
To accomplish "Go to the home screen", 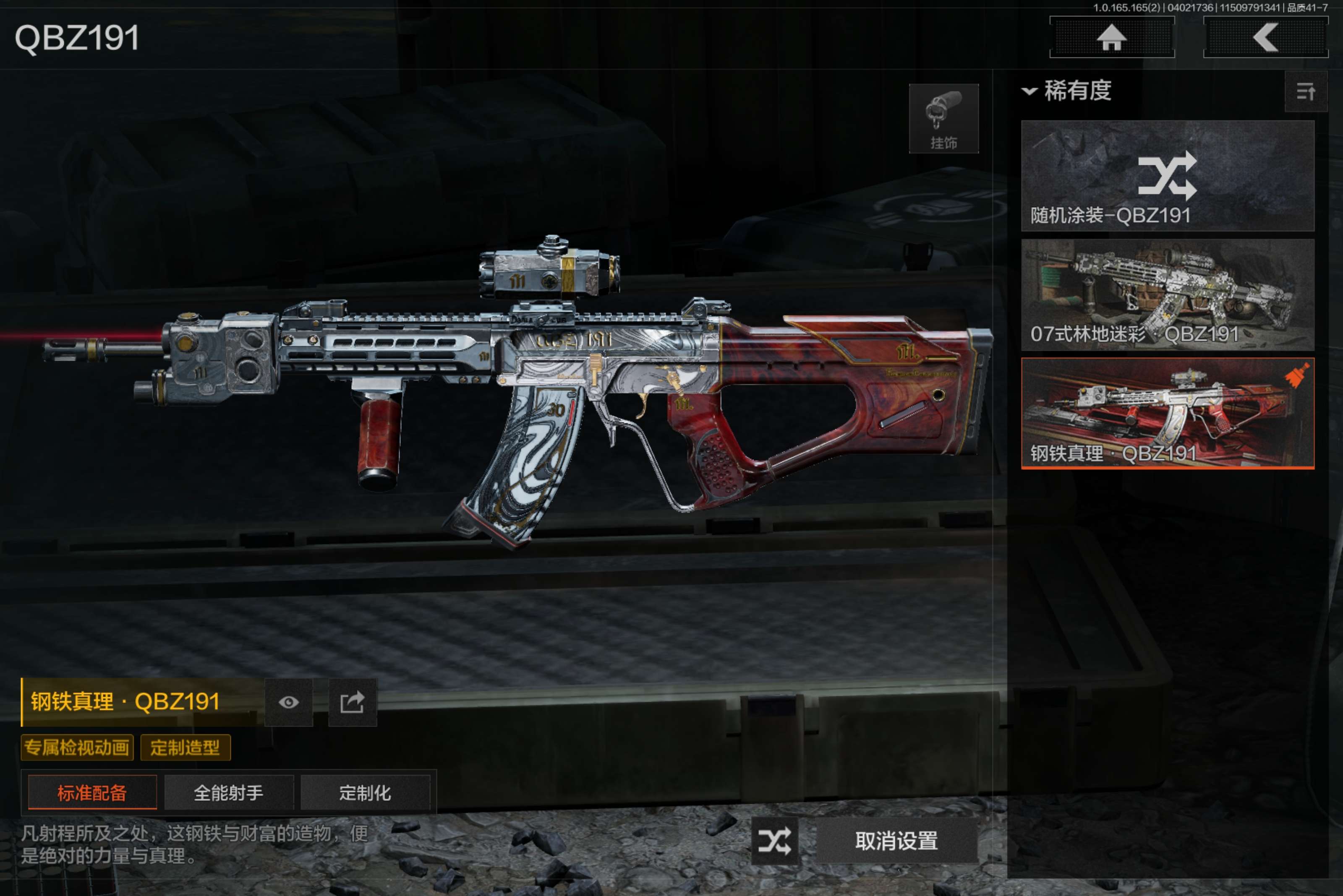I will [x=1111, y=38].
